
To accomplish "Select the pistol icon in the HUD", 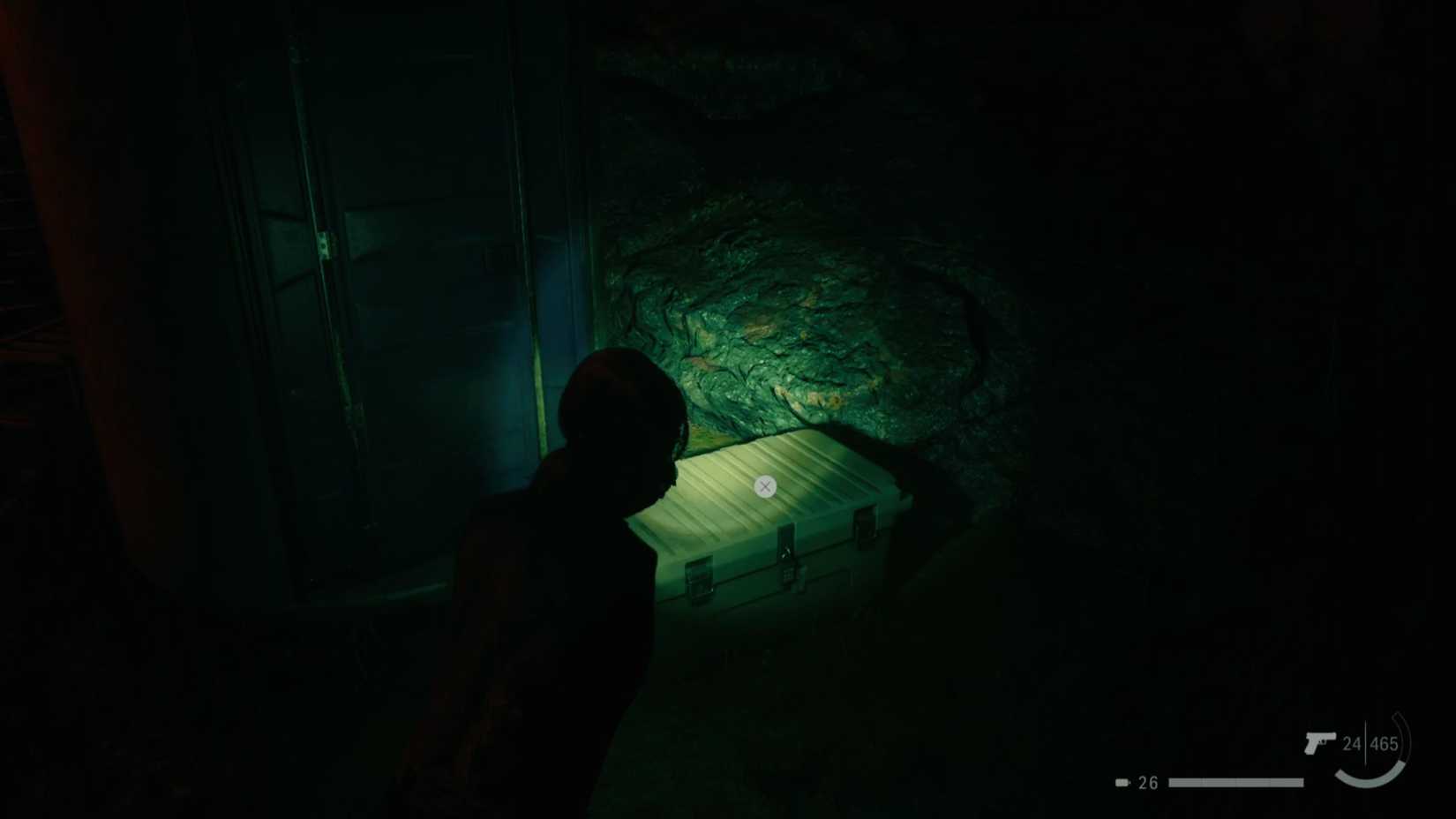I will pyautogui.click(x=1319, y=743).
